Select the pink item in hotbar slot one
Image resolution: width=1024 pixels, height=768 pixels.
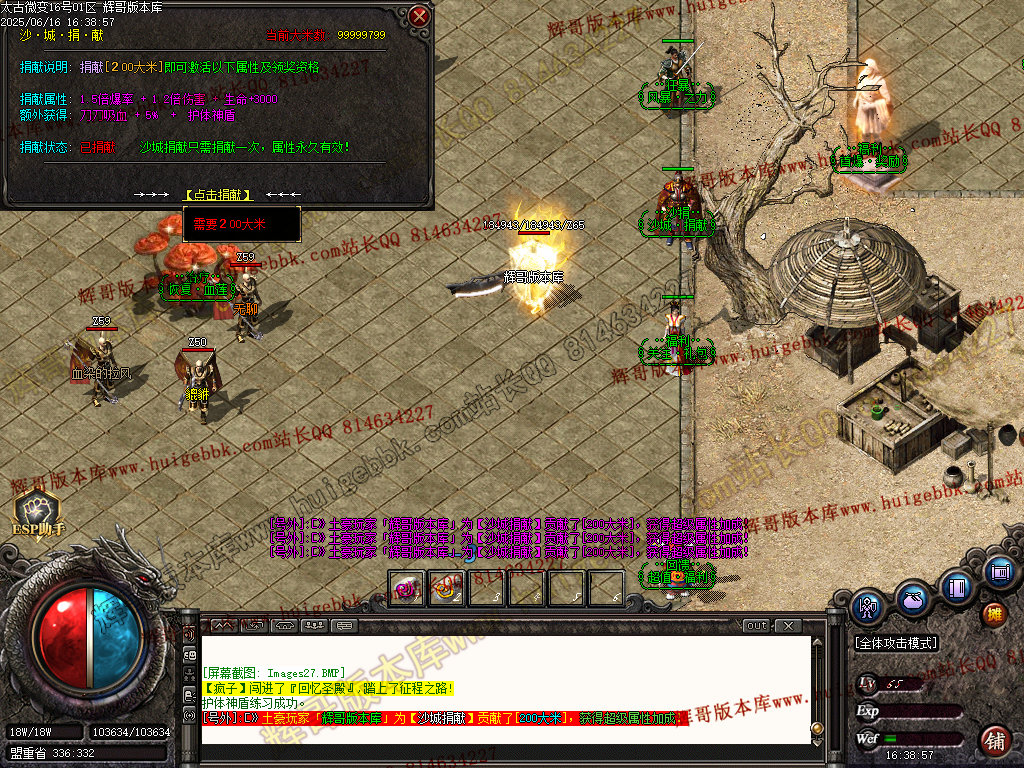(x=407, y=589)
